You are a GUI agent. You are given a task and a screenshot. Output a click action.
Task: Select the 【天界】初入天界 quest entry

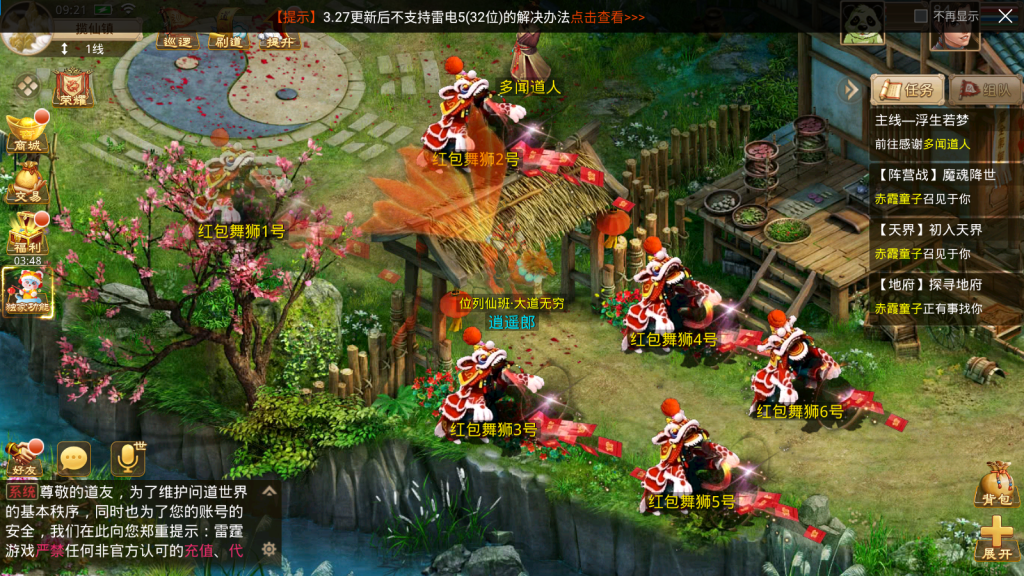click(x=935, y=240)
